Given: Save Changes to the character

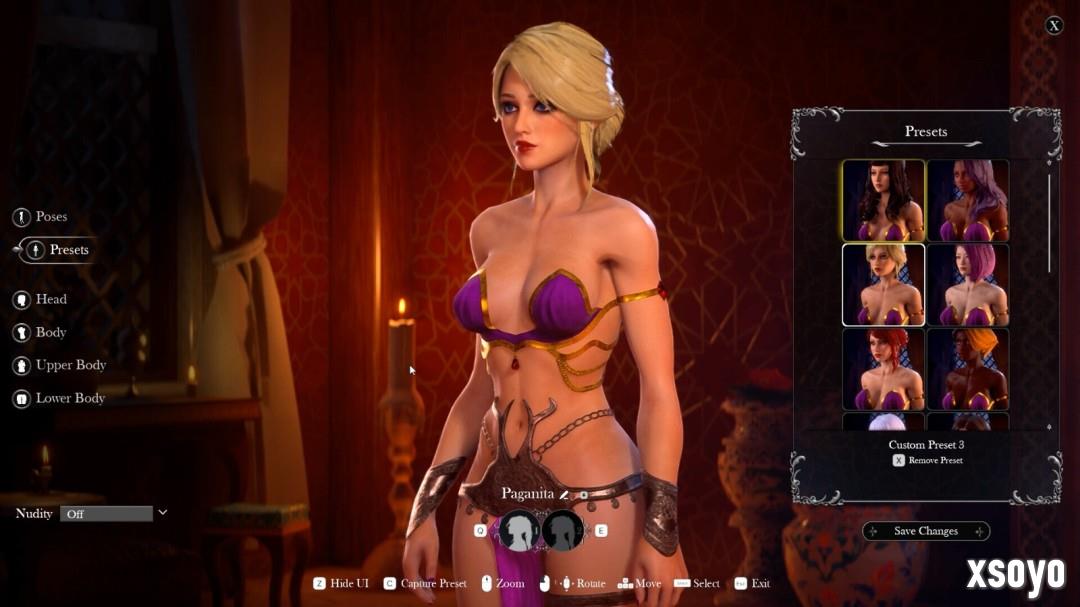Looking at the screenshot, I should tap(926, 531).
